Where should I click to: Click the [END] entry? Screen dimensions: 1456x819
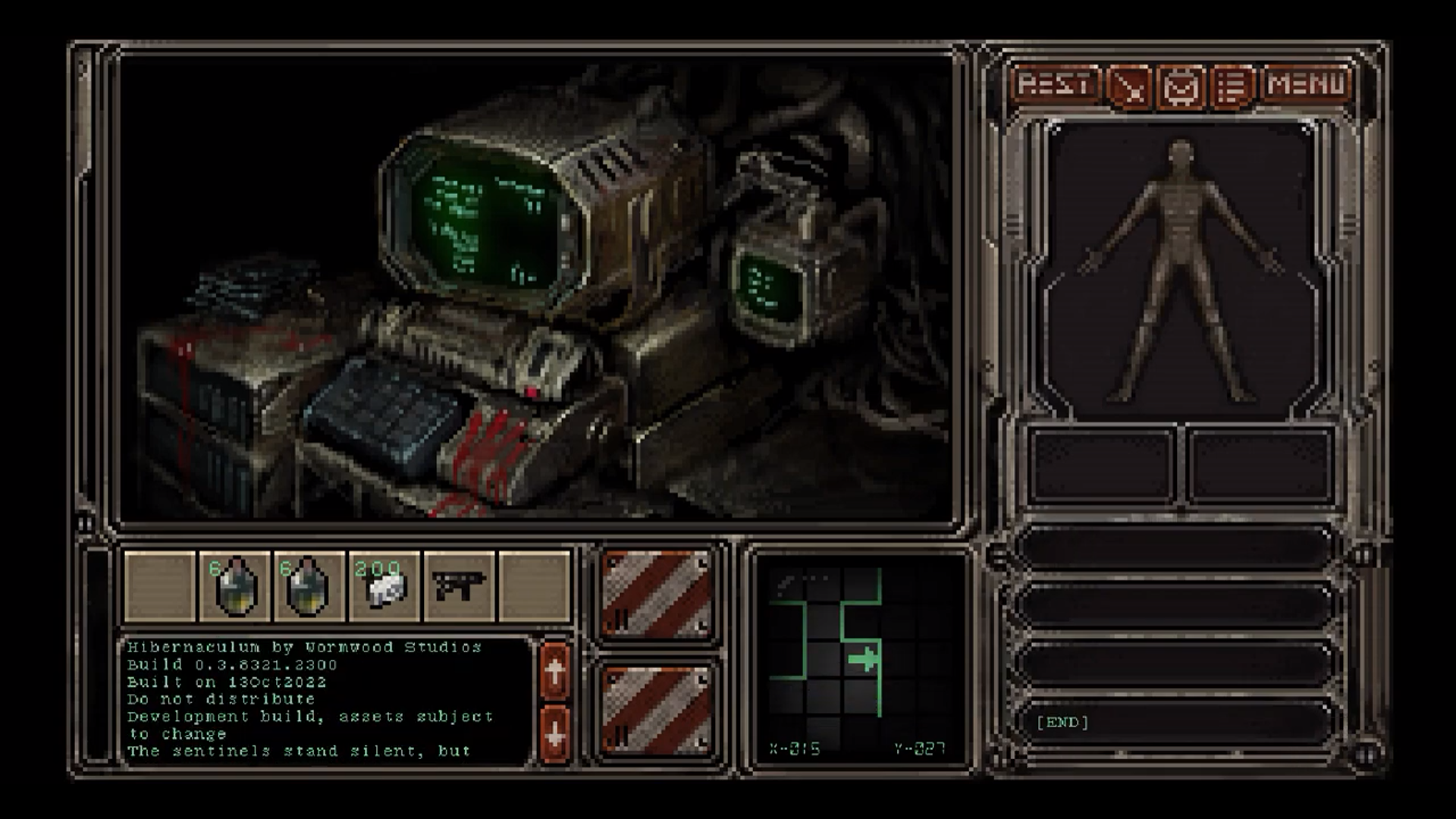click(1062, 723)
